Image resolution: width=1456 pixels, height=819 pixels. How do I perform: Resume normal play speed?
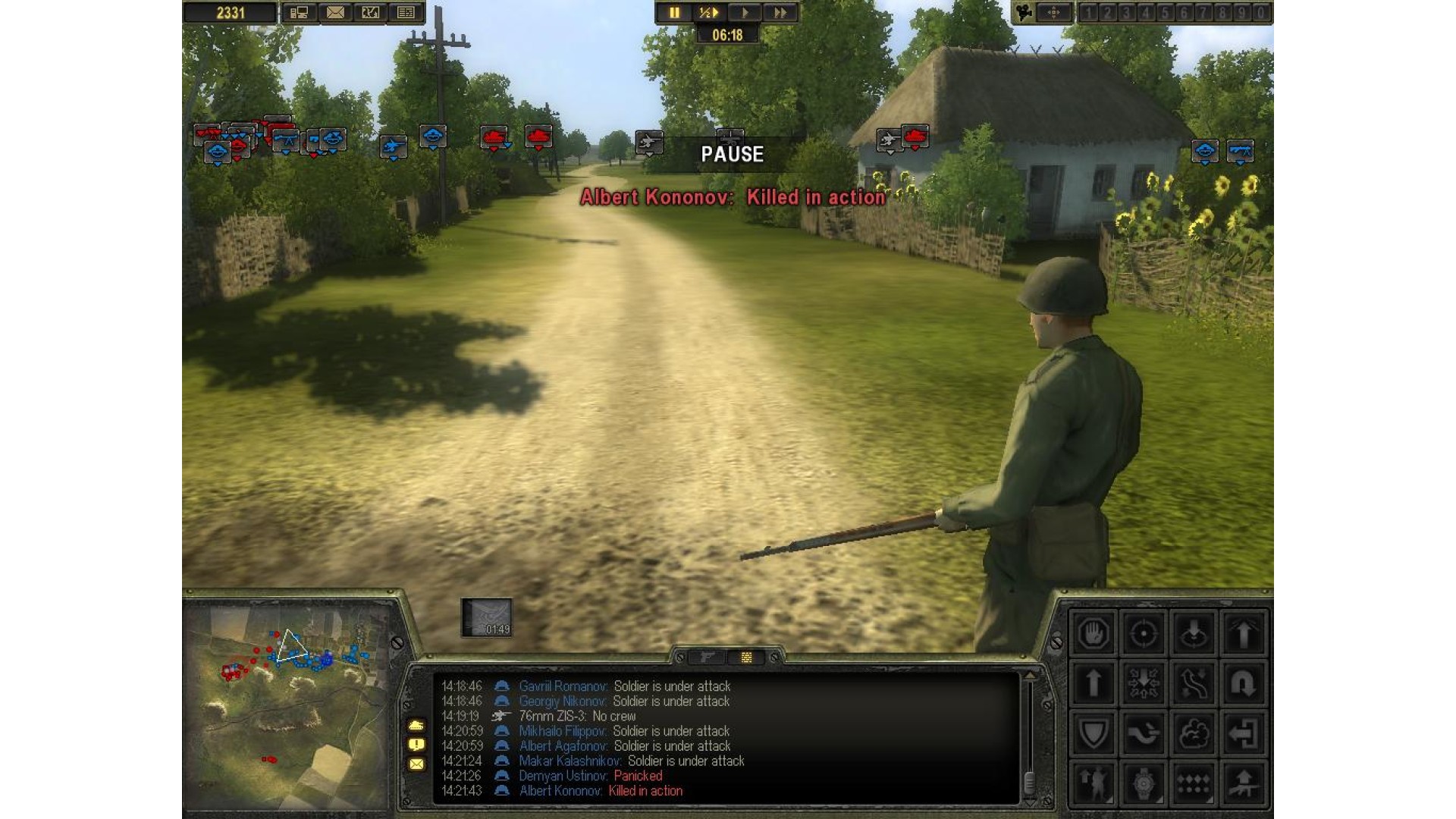coord(745,13)
